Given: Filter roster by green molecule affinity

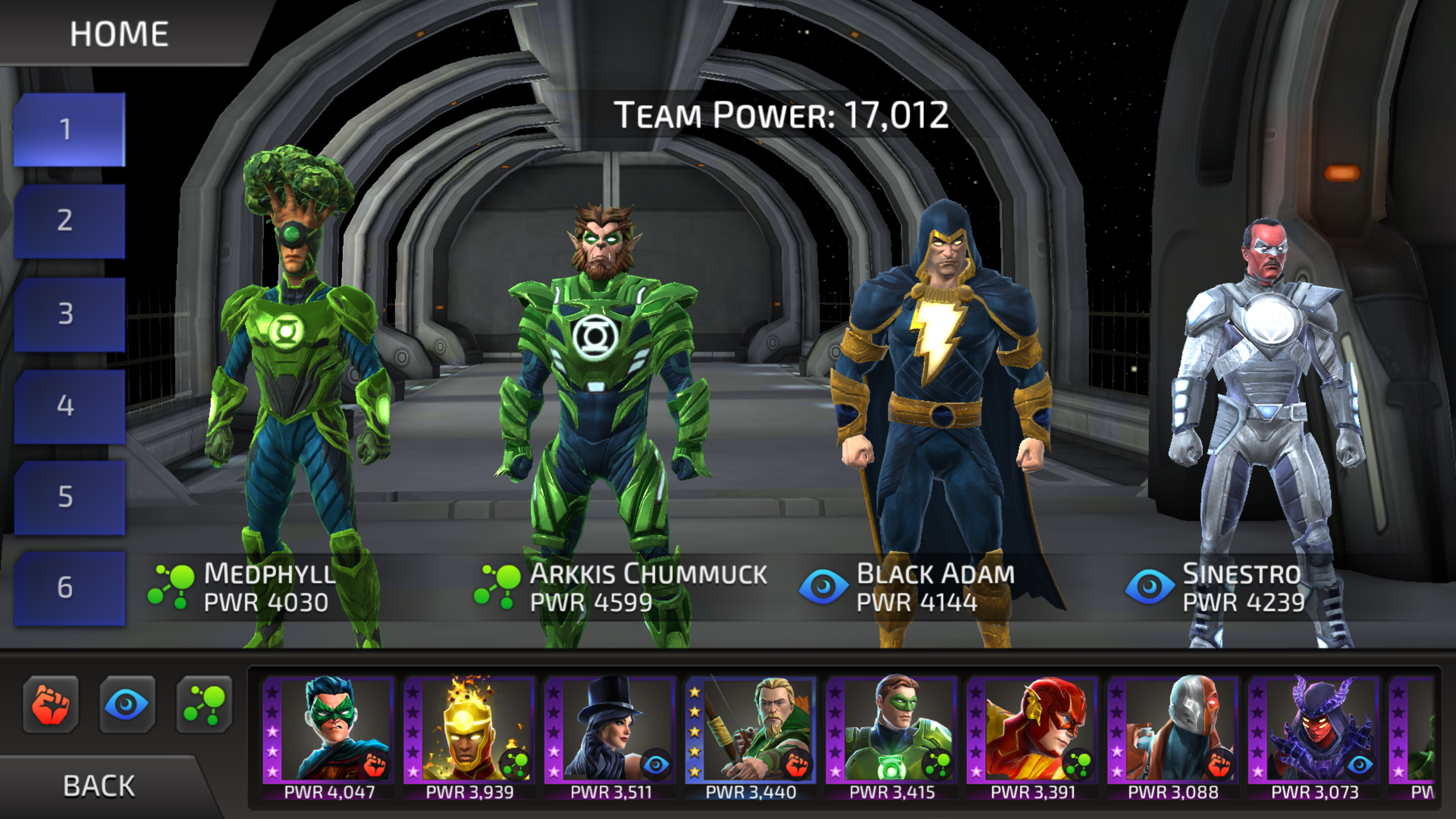Looking at the screenshot, I should click(204, 704).
